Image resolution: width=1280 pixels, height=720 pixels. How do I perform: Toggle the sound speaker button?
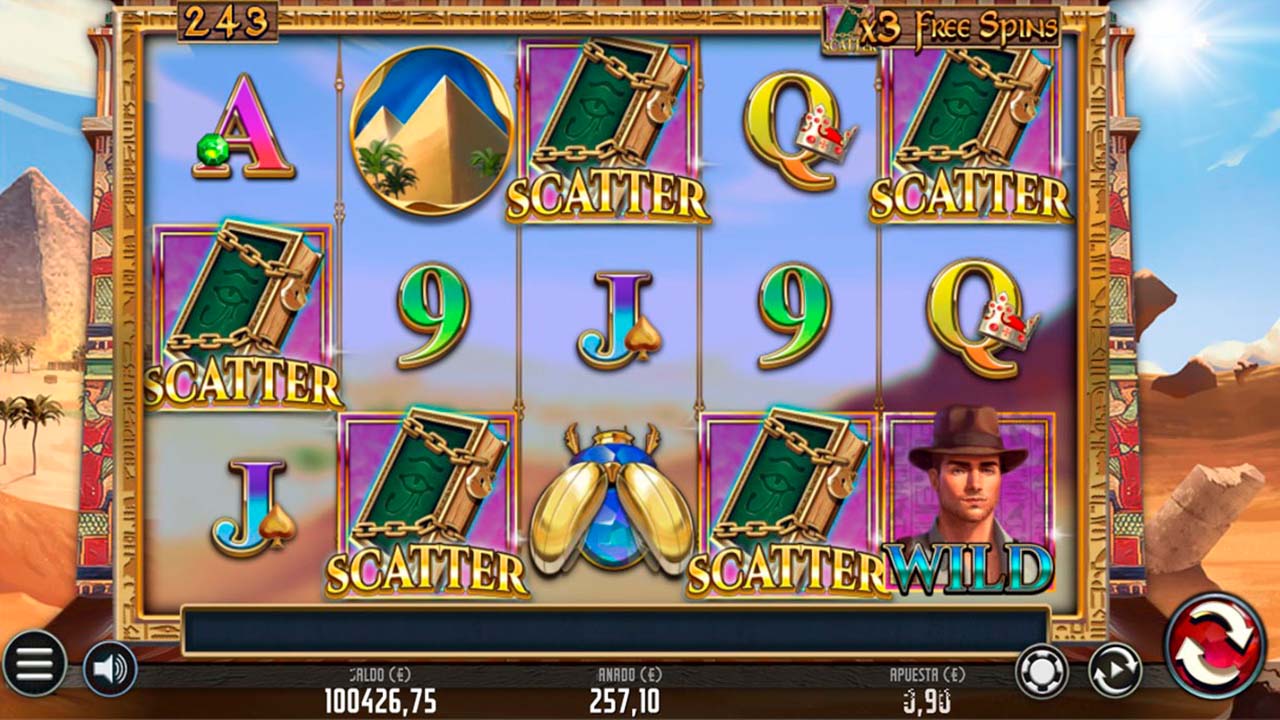(109, 668)
